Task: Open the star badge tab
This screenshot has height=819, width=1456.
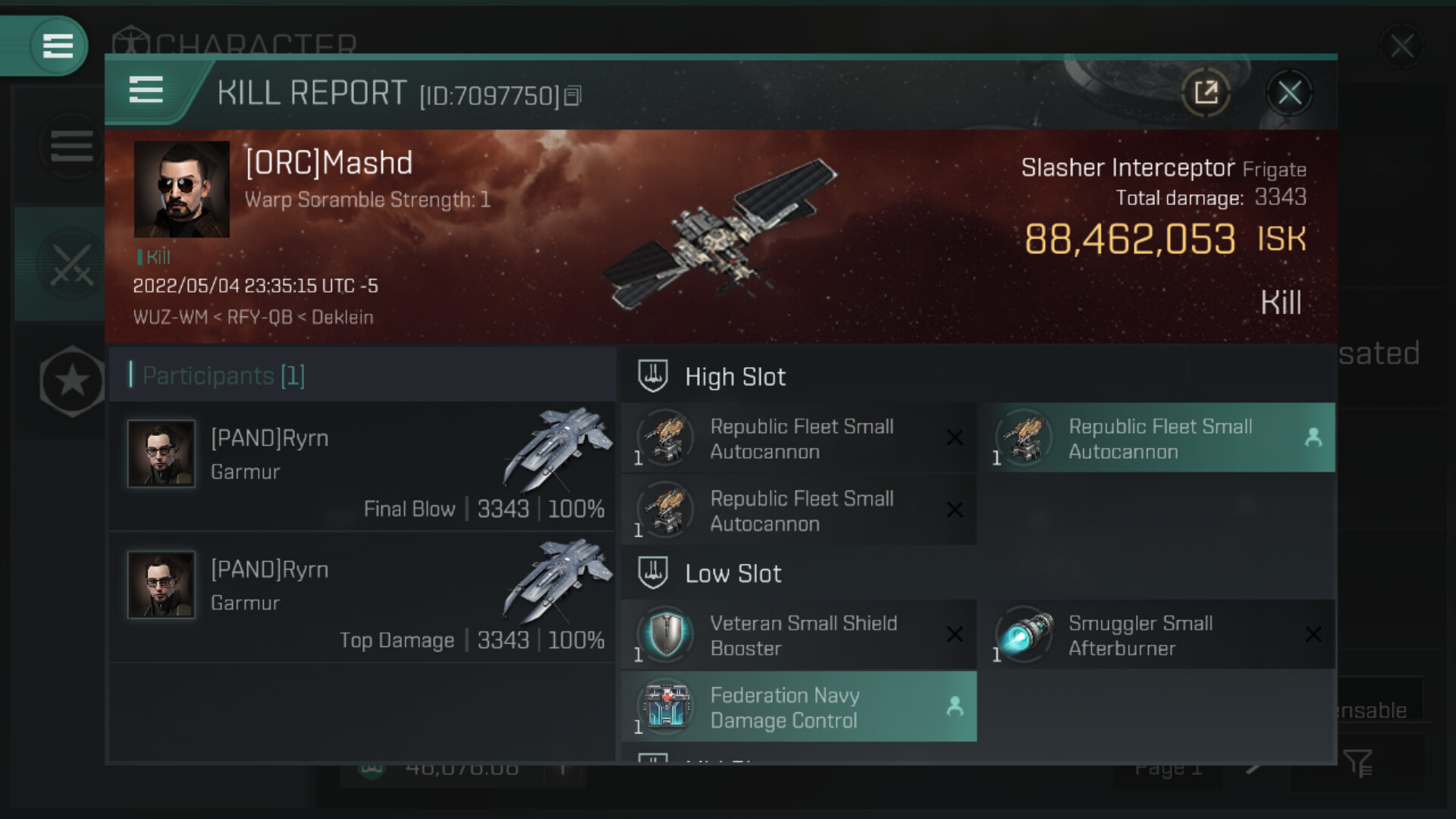Action: [x=72, y=381]
